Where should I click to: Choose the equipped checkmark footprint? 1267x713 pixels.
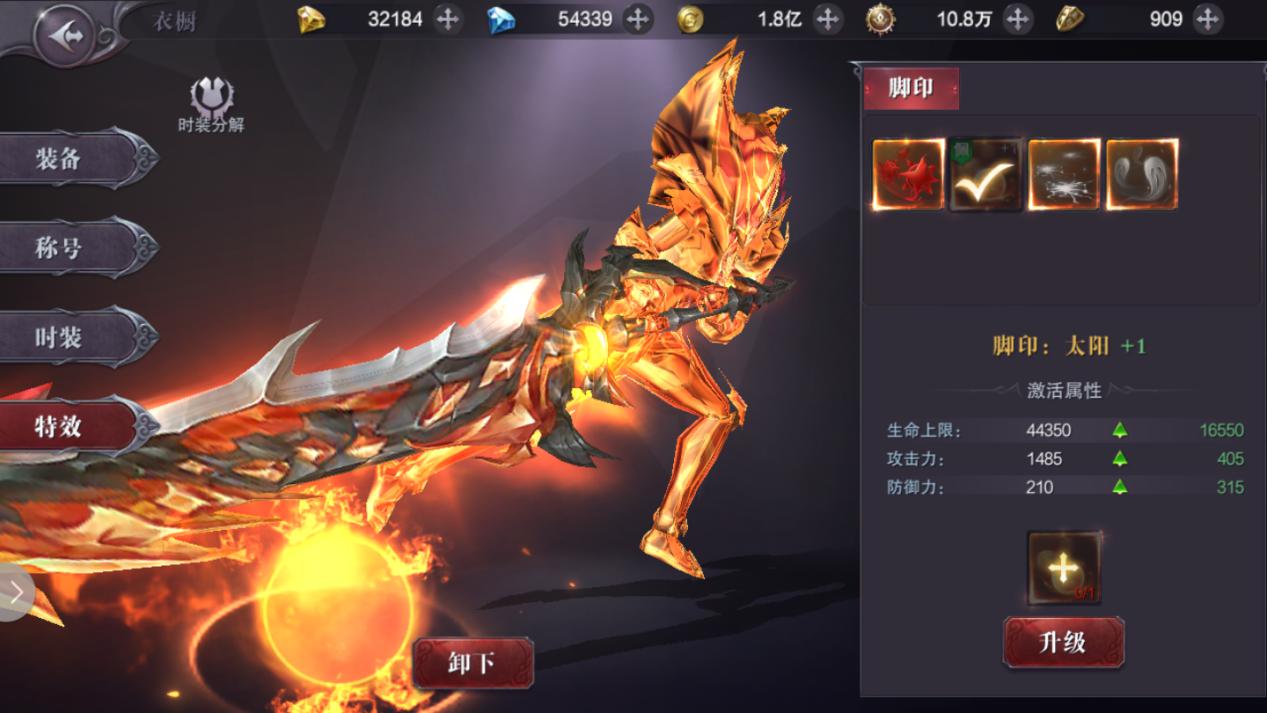pos(986,175)
